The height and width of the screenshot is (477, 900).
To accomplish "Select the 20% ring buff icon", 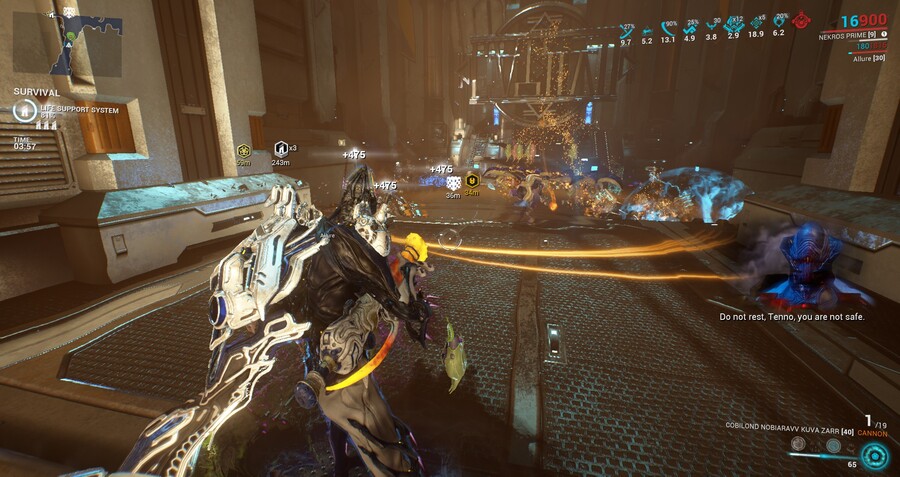I will pyautogui.click(x=778, y=22).
